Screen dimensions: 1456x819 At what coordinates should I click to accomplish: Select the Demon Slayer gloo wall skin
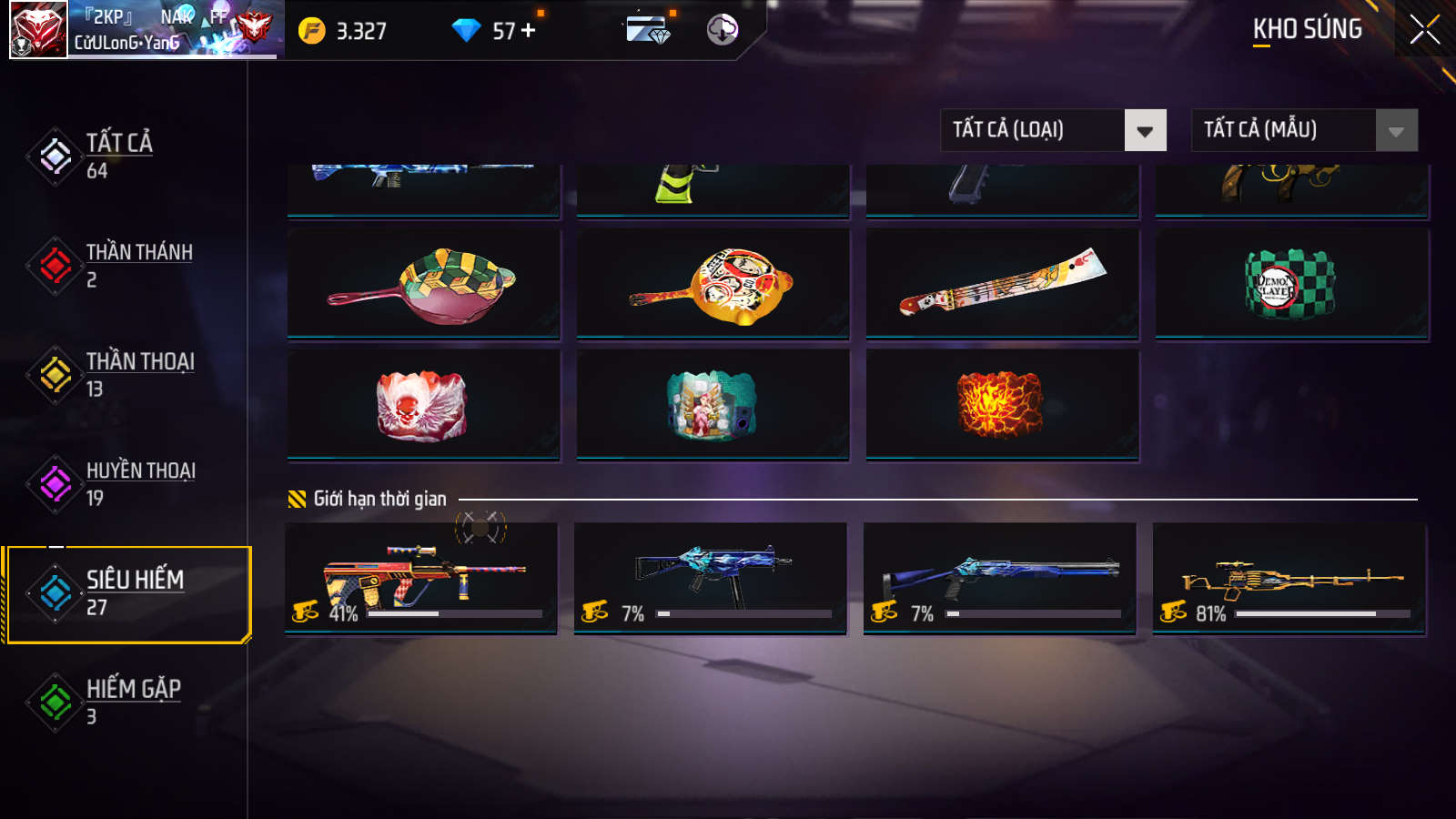click(x=1291, y=284)
